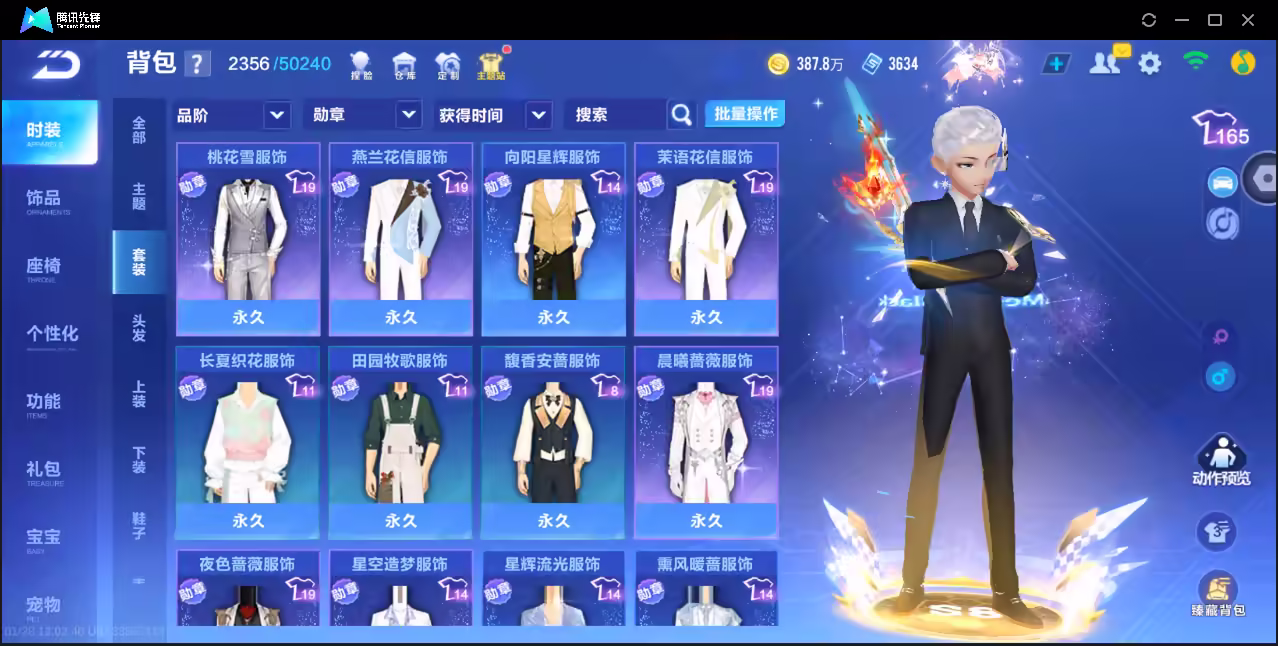
Task: Open the 品阶 filter dropdown
Action: tap(232, 115)
